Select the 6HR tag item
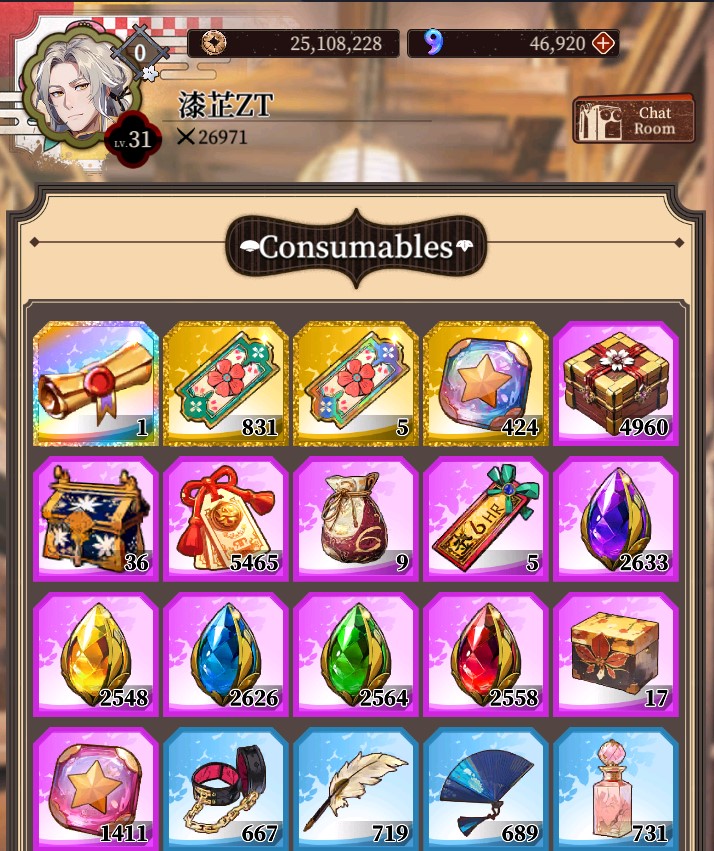Viewport: 714px width, 851px height. (486, 518)
